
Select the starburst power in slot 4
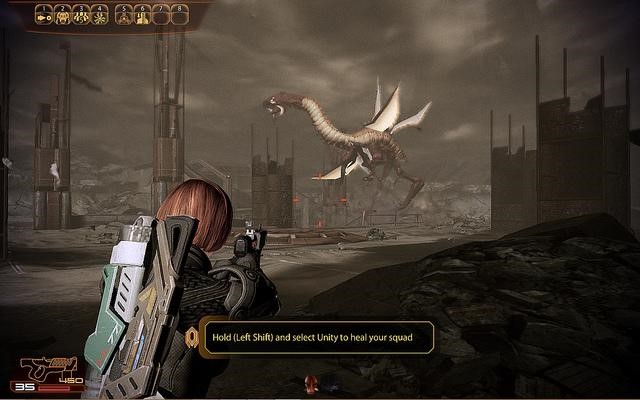(101, 15)
